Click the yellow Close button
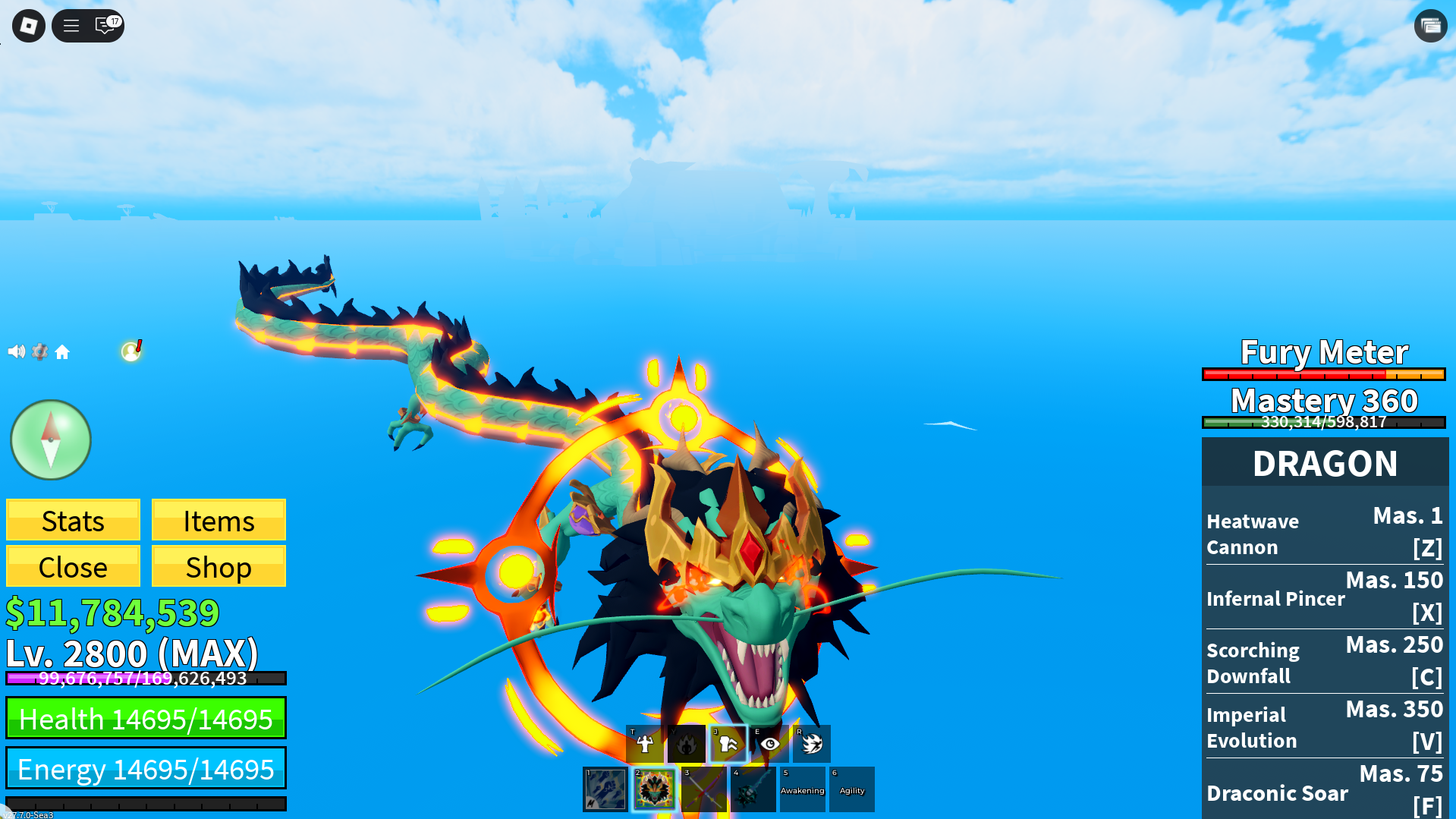The height and width of the screenshot is (819, 1456). (x=73, y=566)
